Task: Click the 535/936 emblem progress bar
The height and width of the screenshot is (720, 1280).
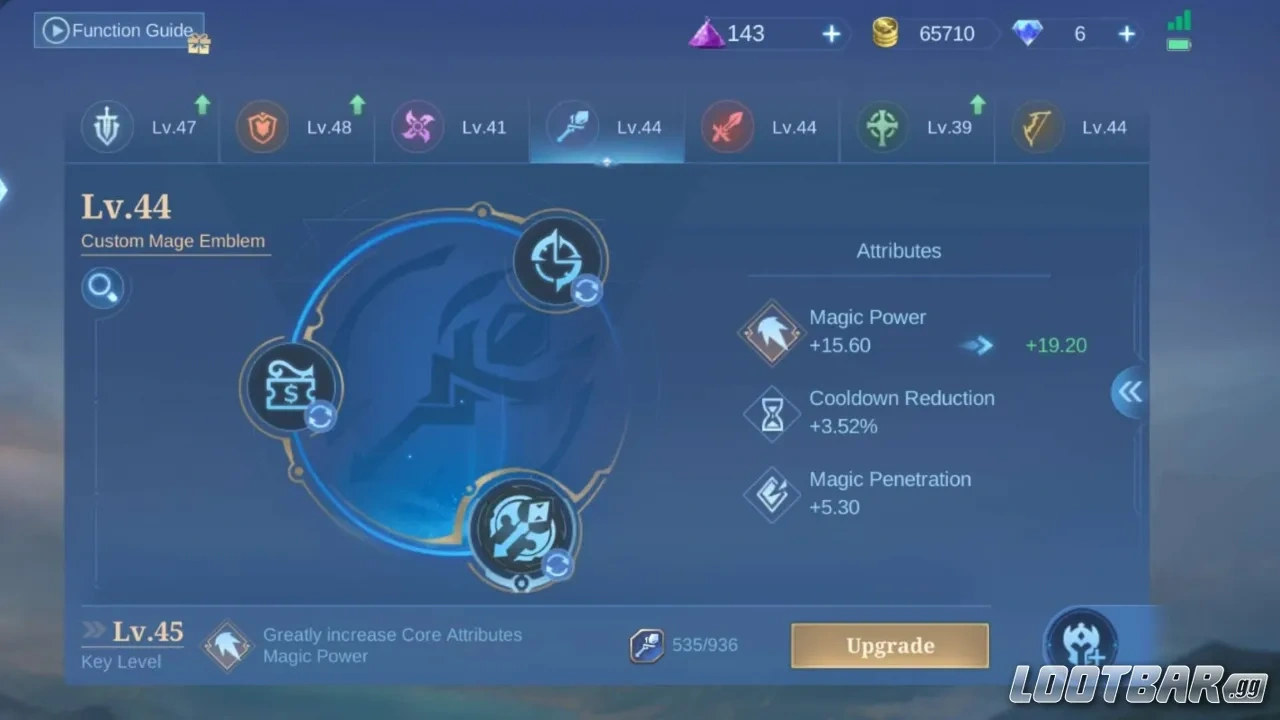Action: pyautogui.click(x=687, y=645)
